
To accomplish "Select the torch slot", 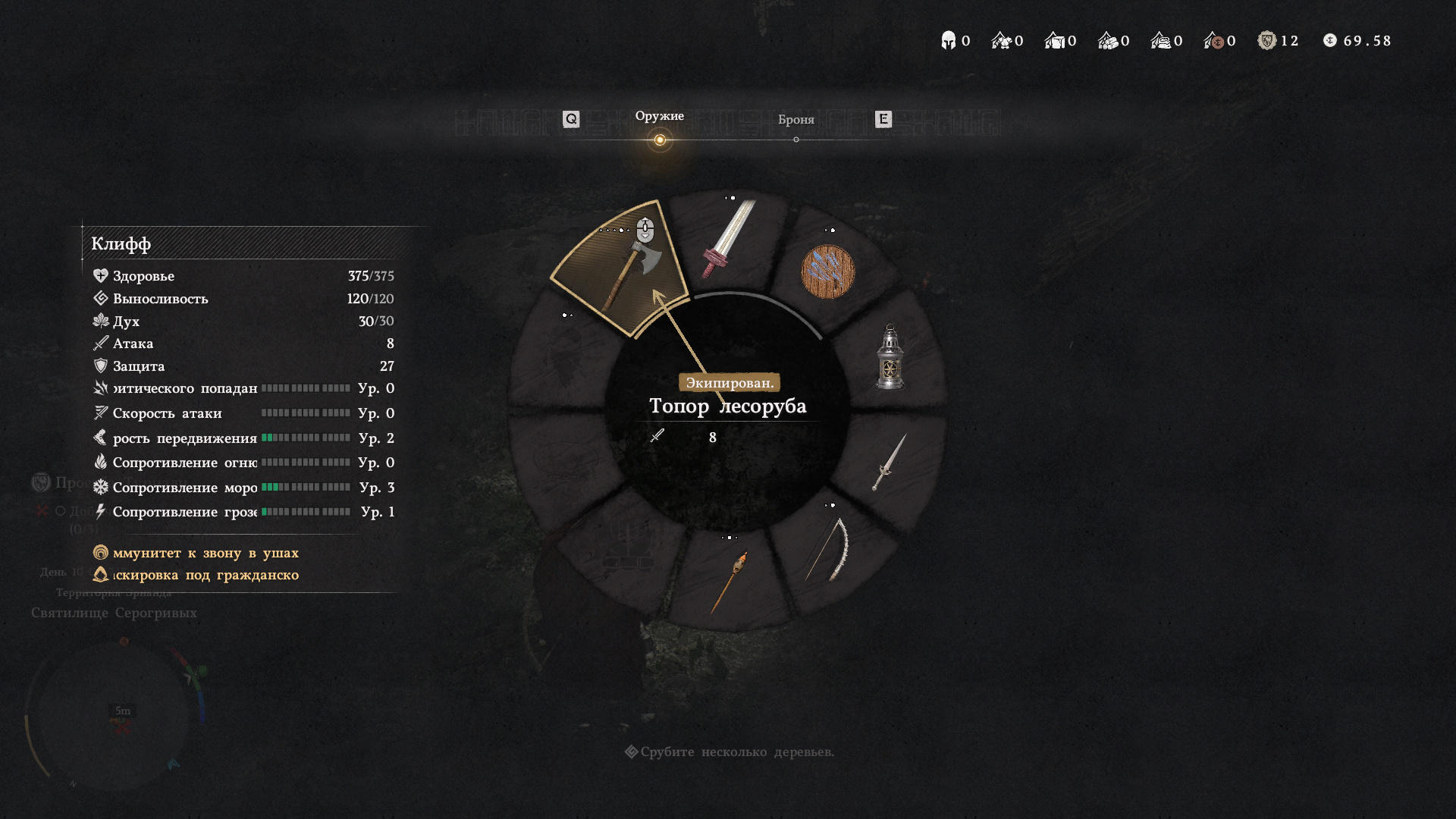I will (730, 582).
